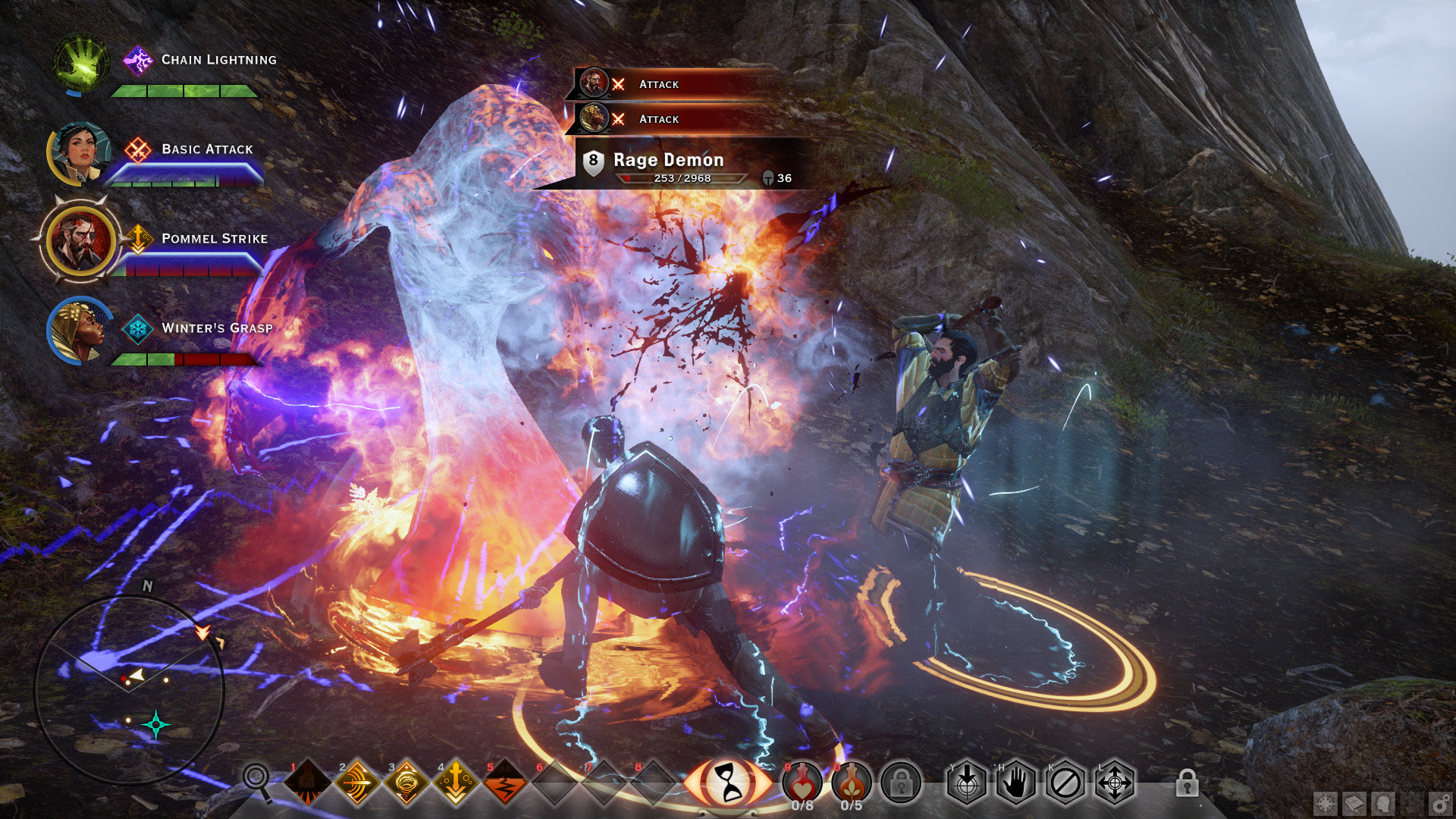
Task: Activate ability slot 1 on the hotbar
Action: (307, 783)
